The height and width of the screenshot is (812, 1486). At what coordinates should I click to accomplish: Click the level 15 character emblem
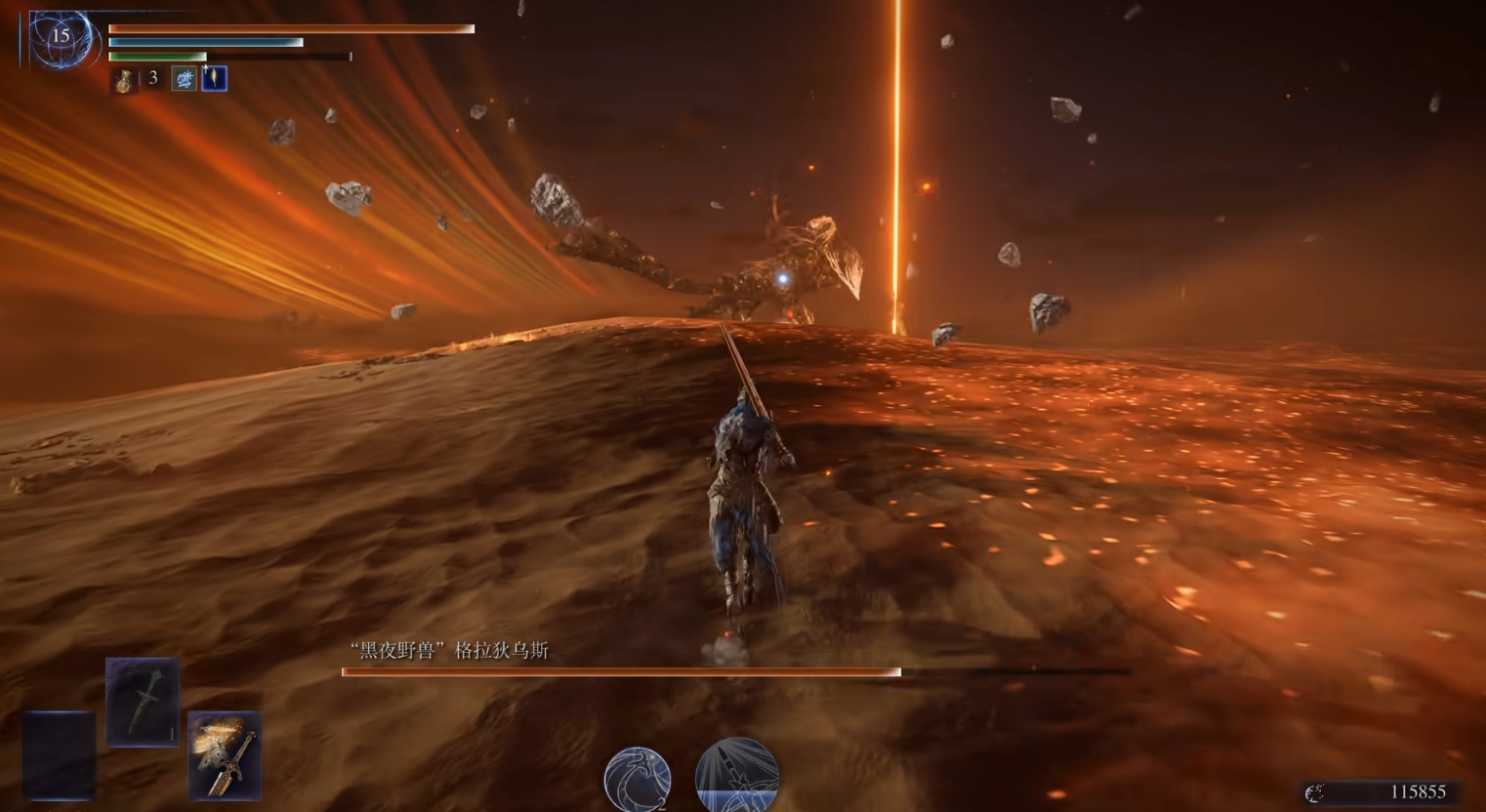point(61,39)
